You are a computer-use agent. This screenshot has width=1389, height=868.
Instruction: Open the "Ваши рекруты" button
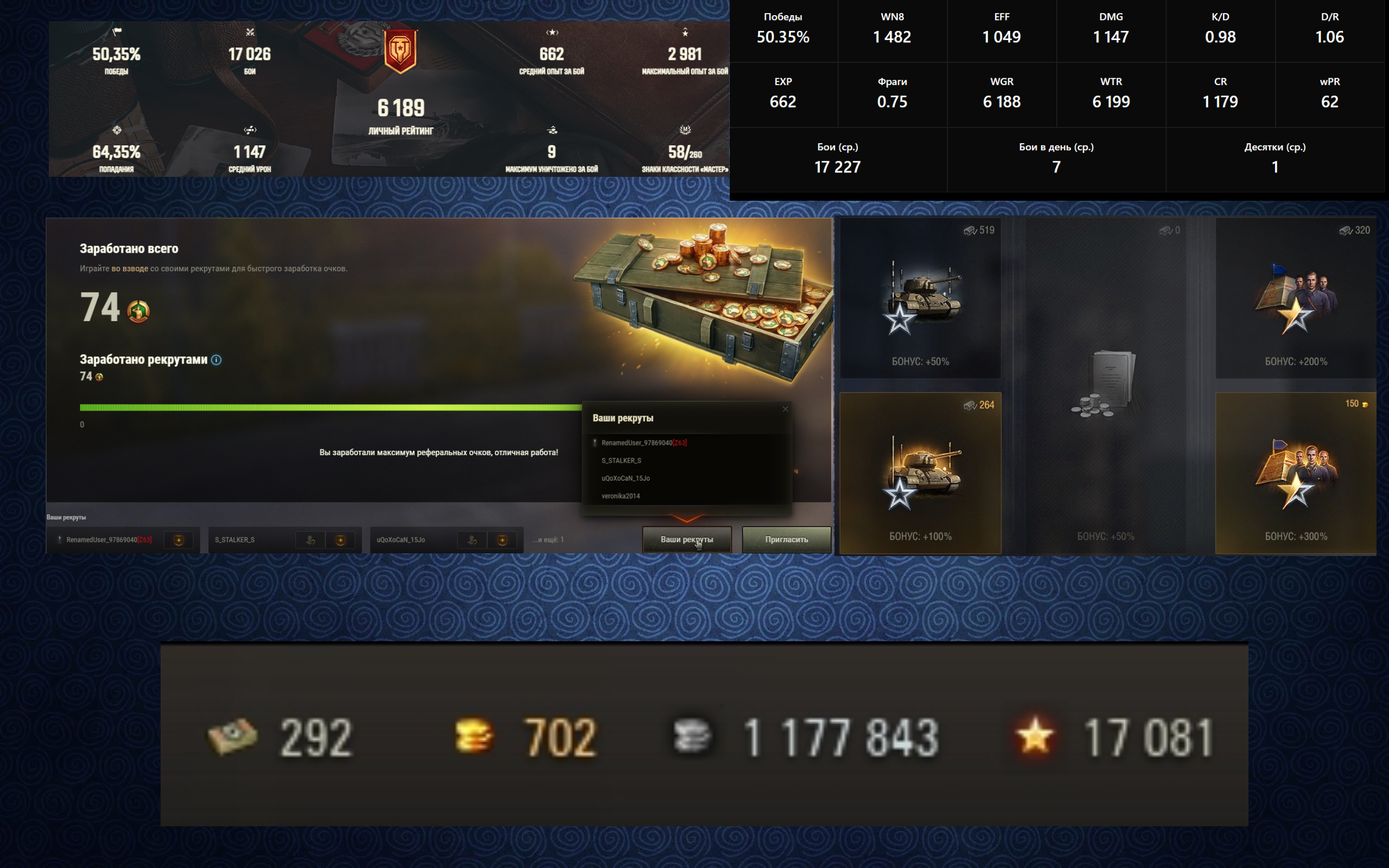click(686, 540)
